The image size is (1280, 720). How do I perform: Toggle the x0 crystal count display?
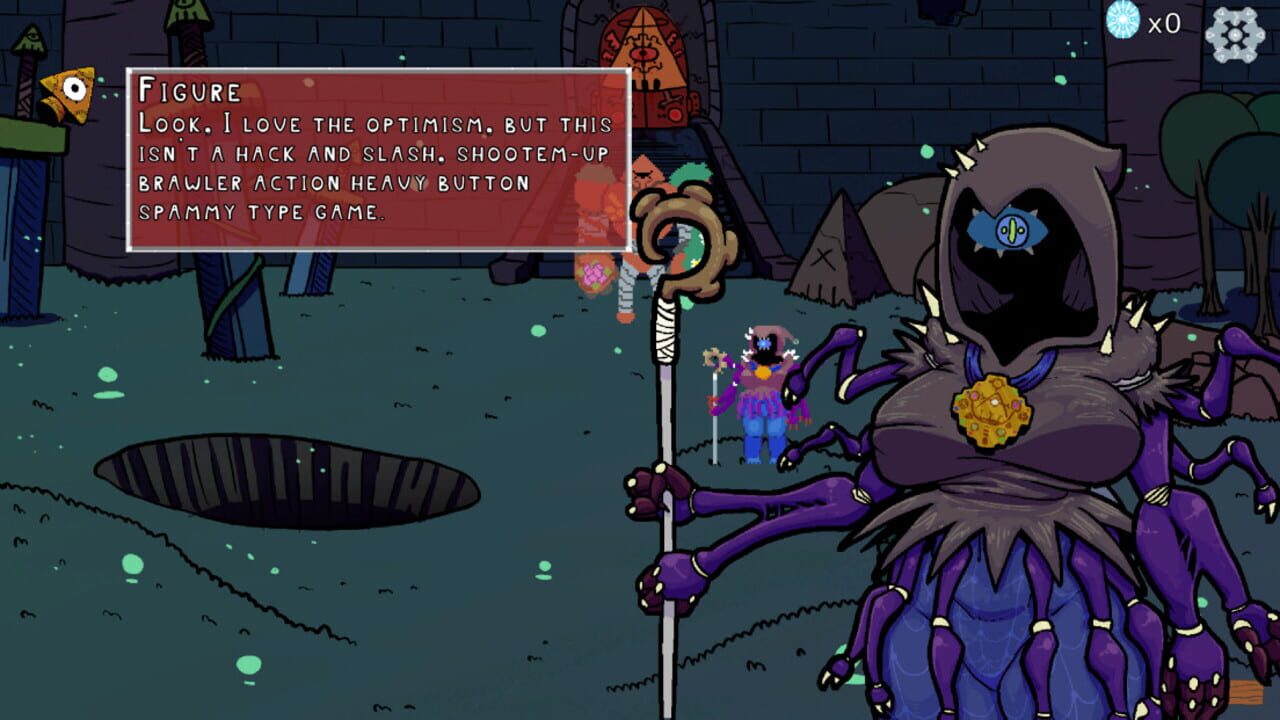(x=1163, y=20)
